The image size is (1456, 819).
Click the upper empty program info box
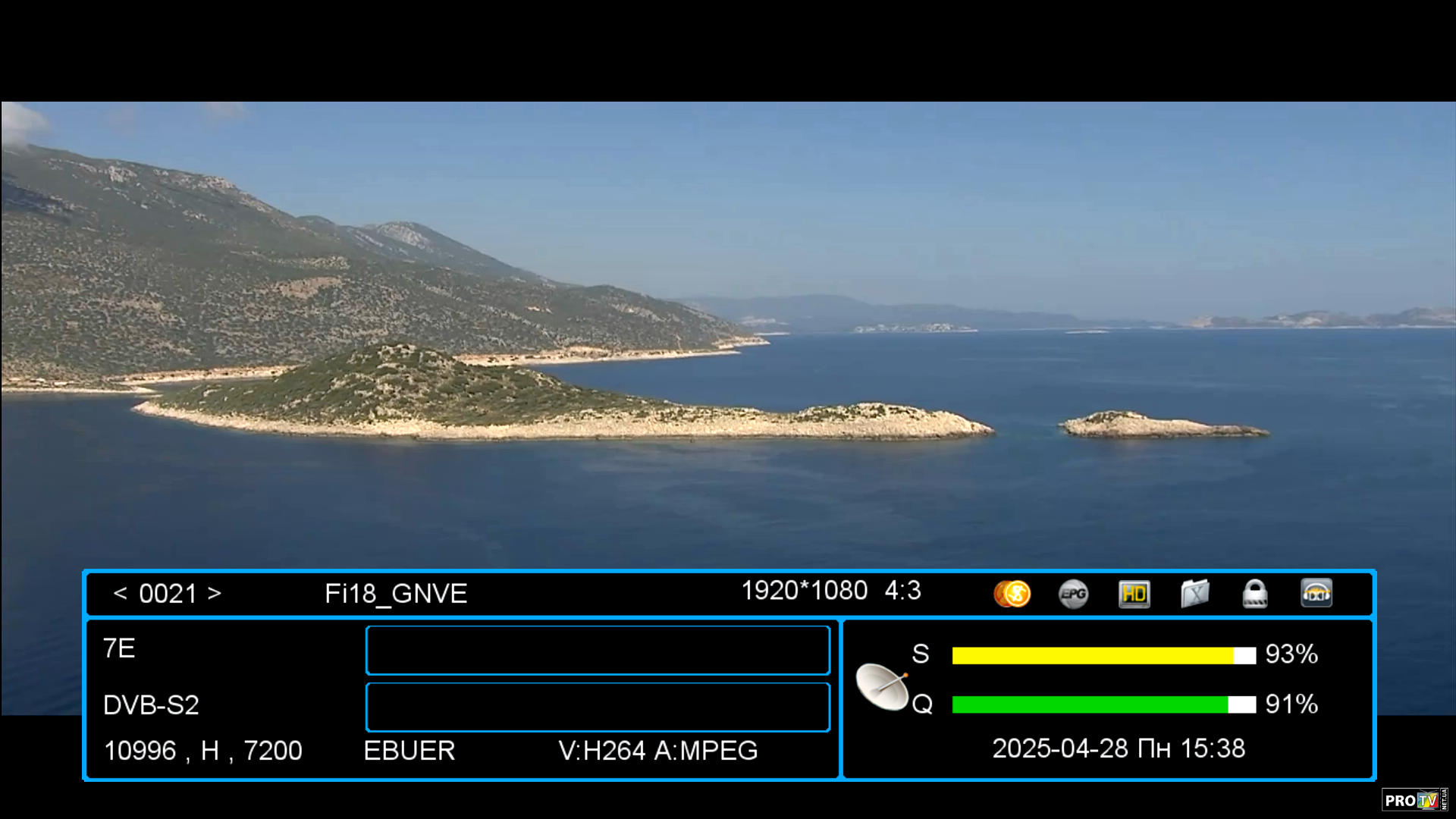pyautogui.click(x=598, y=650)
